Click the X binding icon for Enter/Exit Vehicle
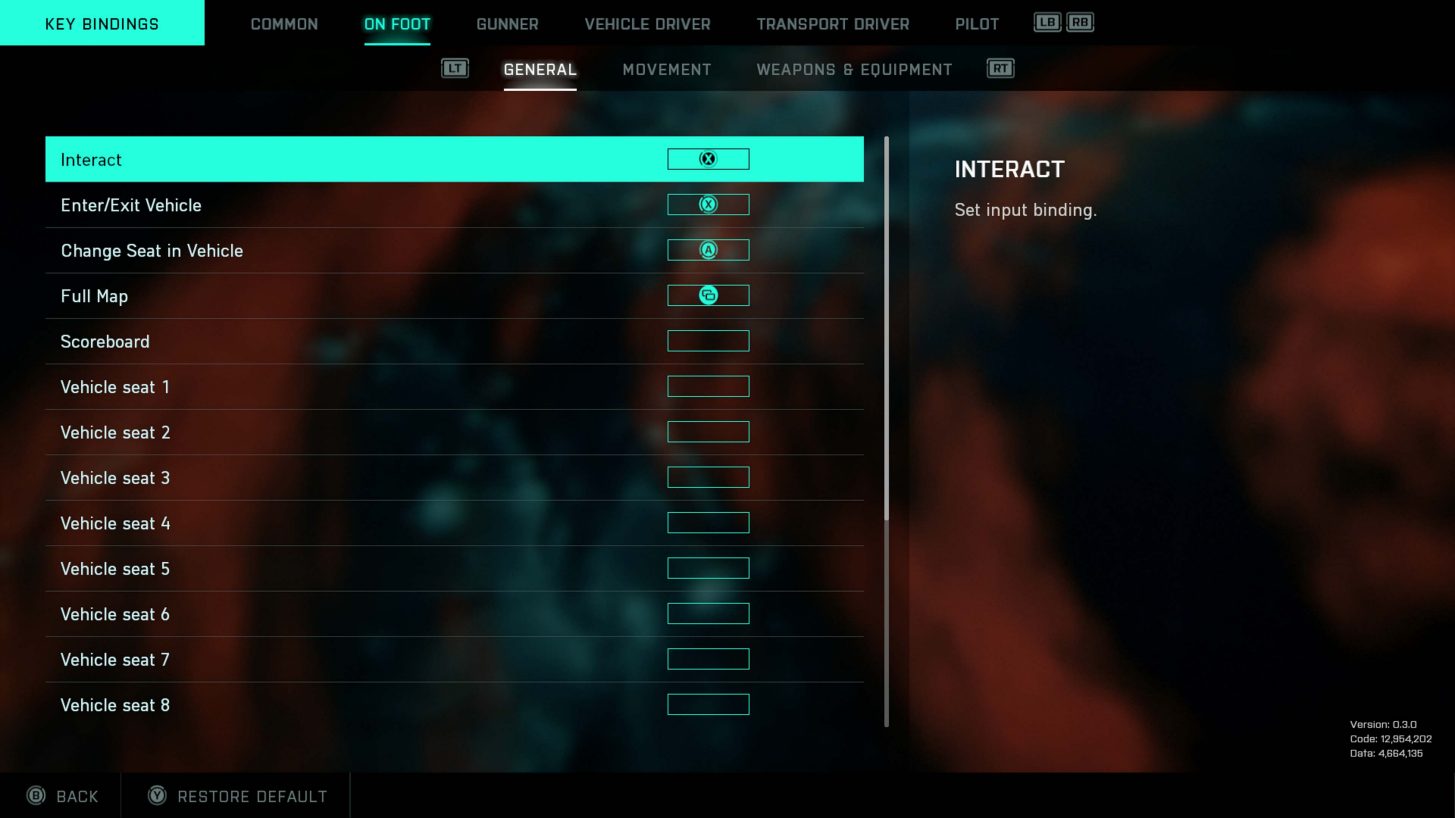Screen dimensions: 1455x818 click(x=708, y=204)
